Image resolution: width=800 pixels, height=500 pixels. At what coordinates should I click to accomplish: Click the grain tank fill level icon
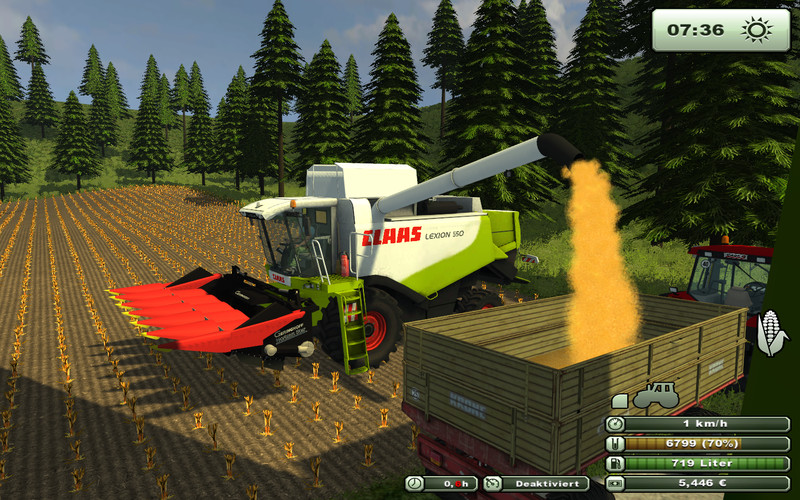pyautogui.click(x=617, y=444)
